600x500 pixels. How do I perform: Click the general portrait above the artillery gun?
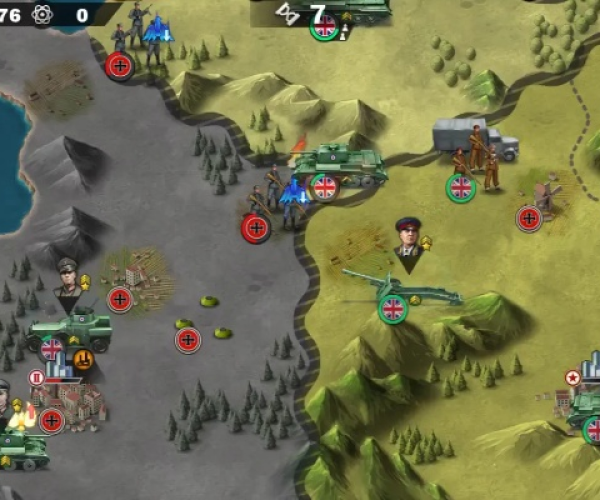point(407,240)
